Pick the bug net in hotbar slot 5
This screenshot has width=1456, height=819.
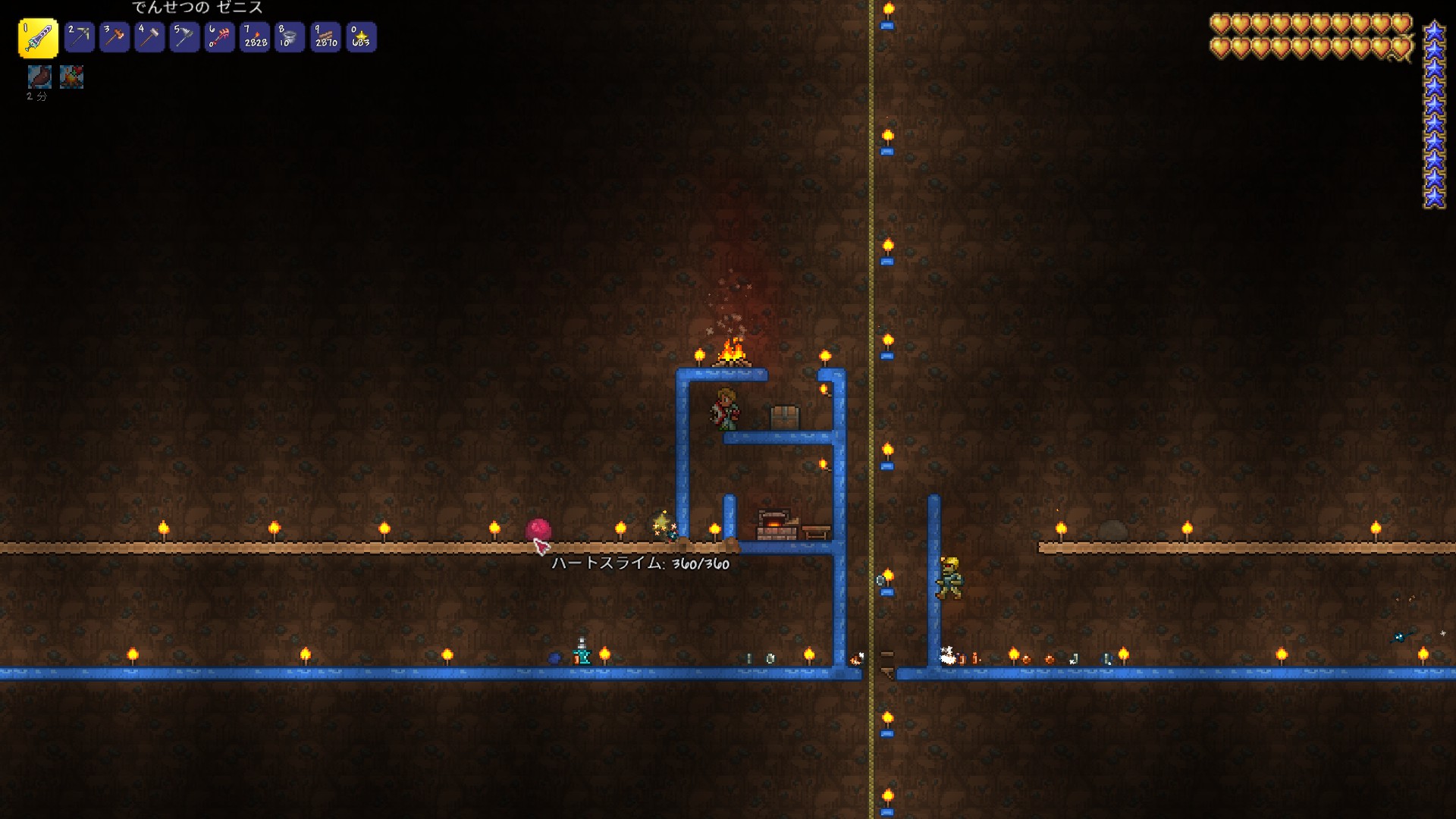tap(184, 37)
